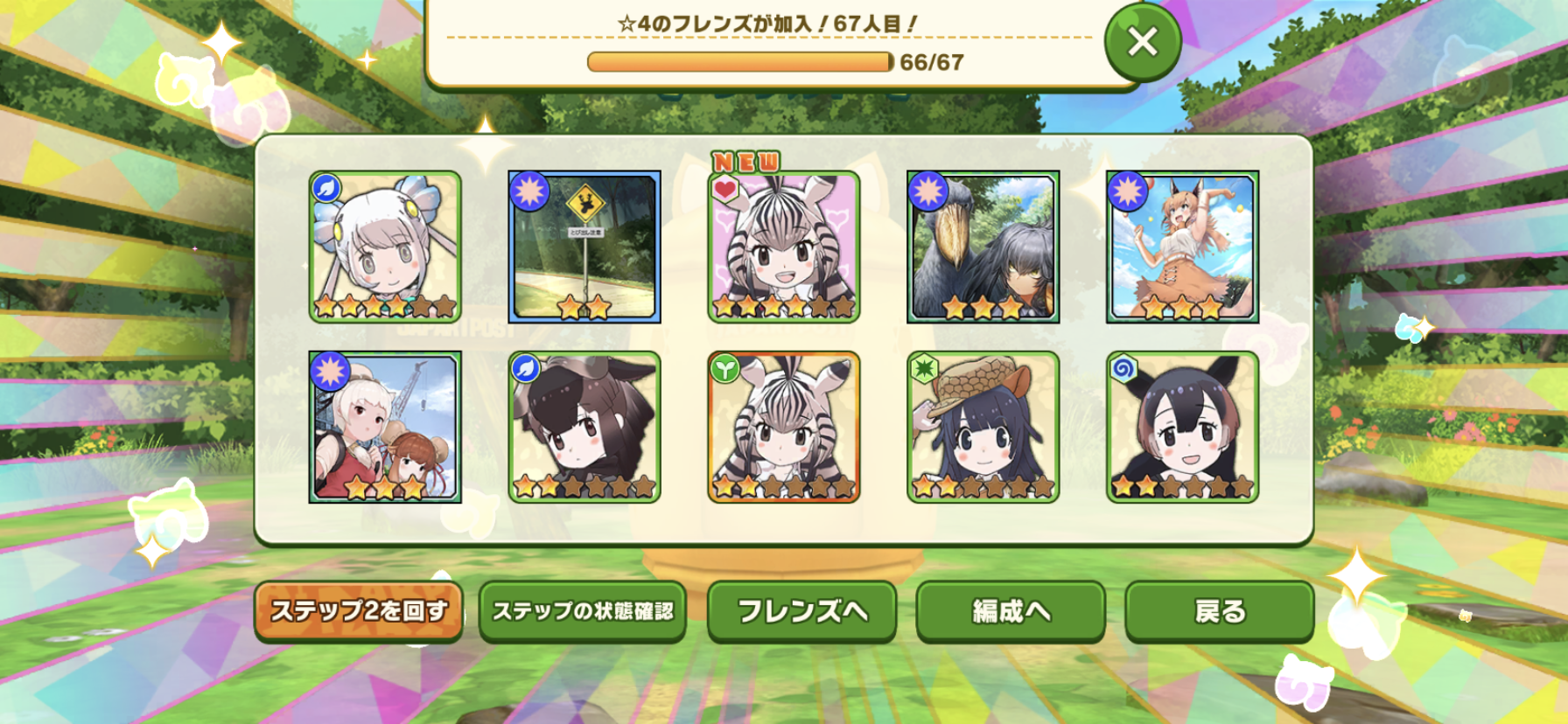The image size is (1568, 724).
Task: Select the zebra girl card with orange border
Action: [784, 428]
